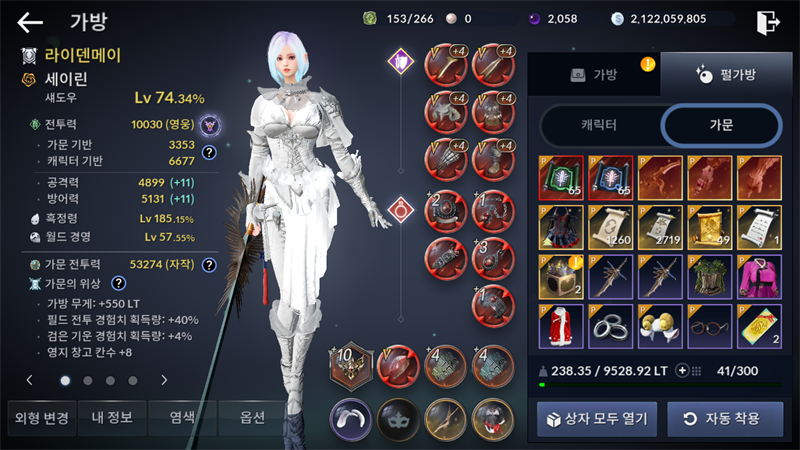Open the 옵션 options
The height and width of the screenshot is (450, 800).
[x=252, y=418]
